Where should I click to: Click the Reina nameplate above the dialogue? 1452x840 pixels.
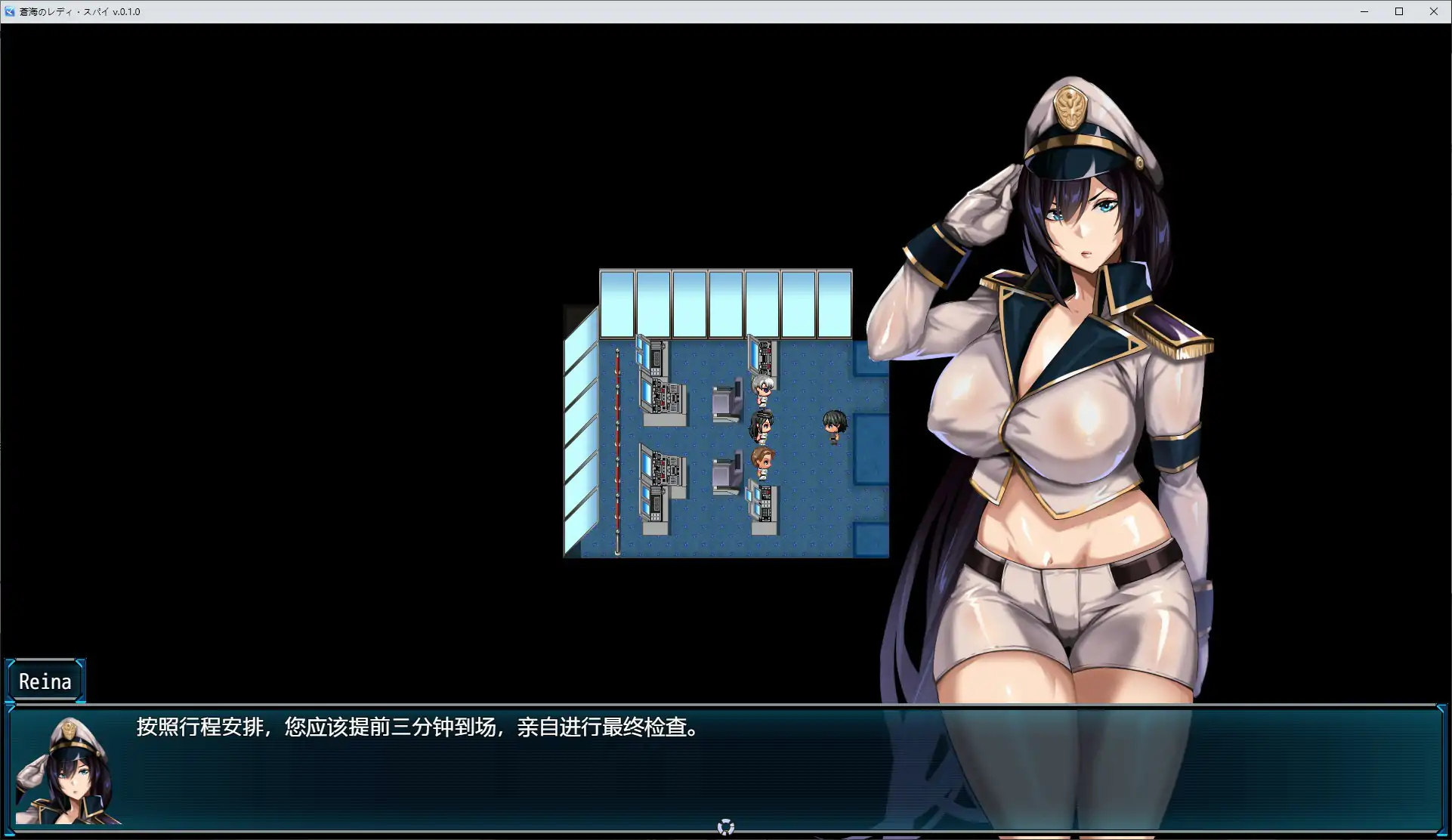tap(45, 681)
